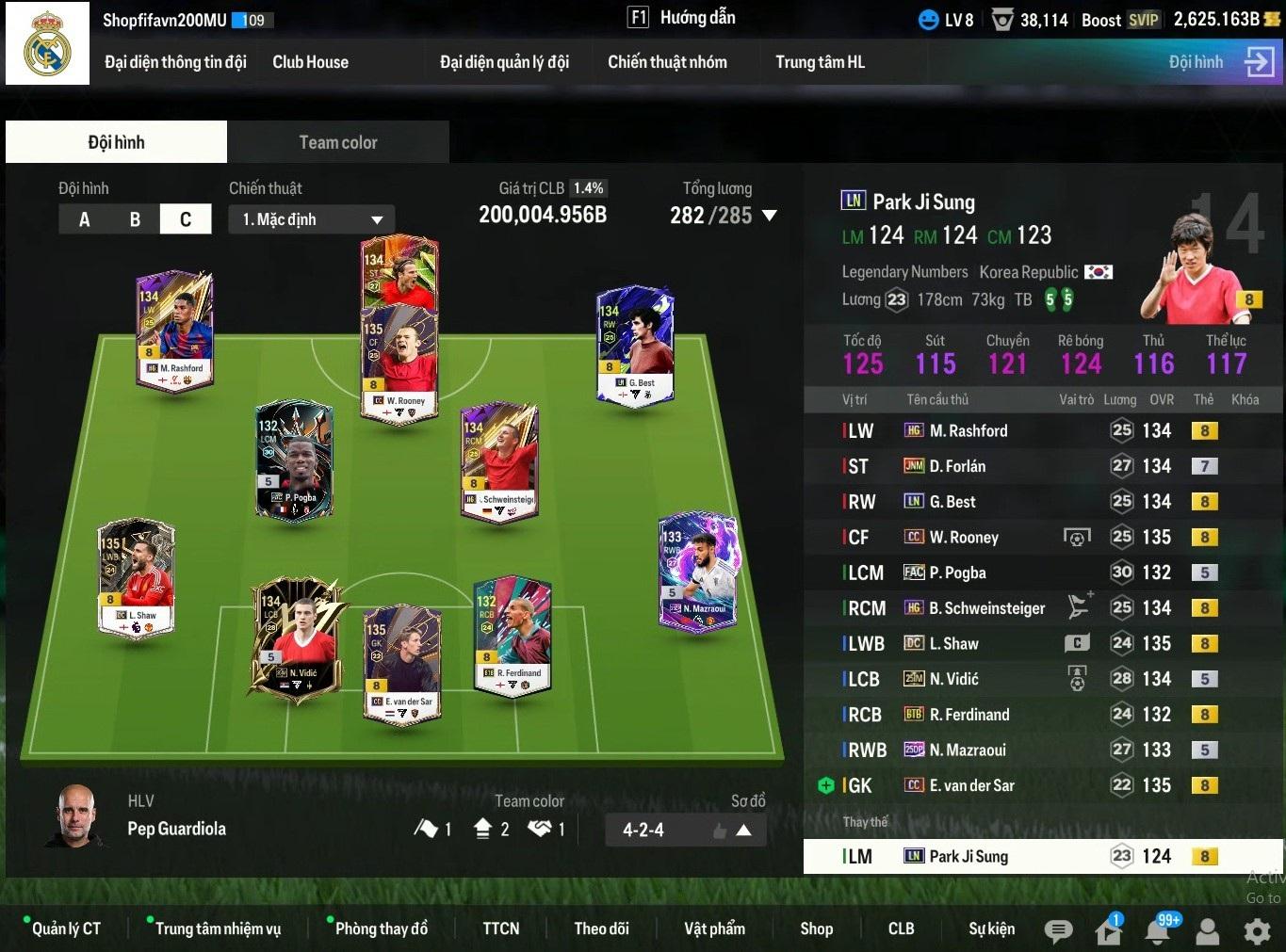Screen dimensions: 1286x952
Task: Select the W. Rooney player card
Action: click(400, 363)
